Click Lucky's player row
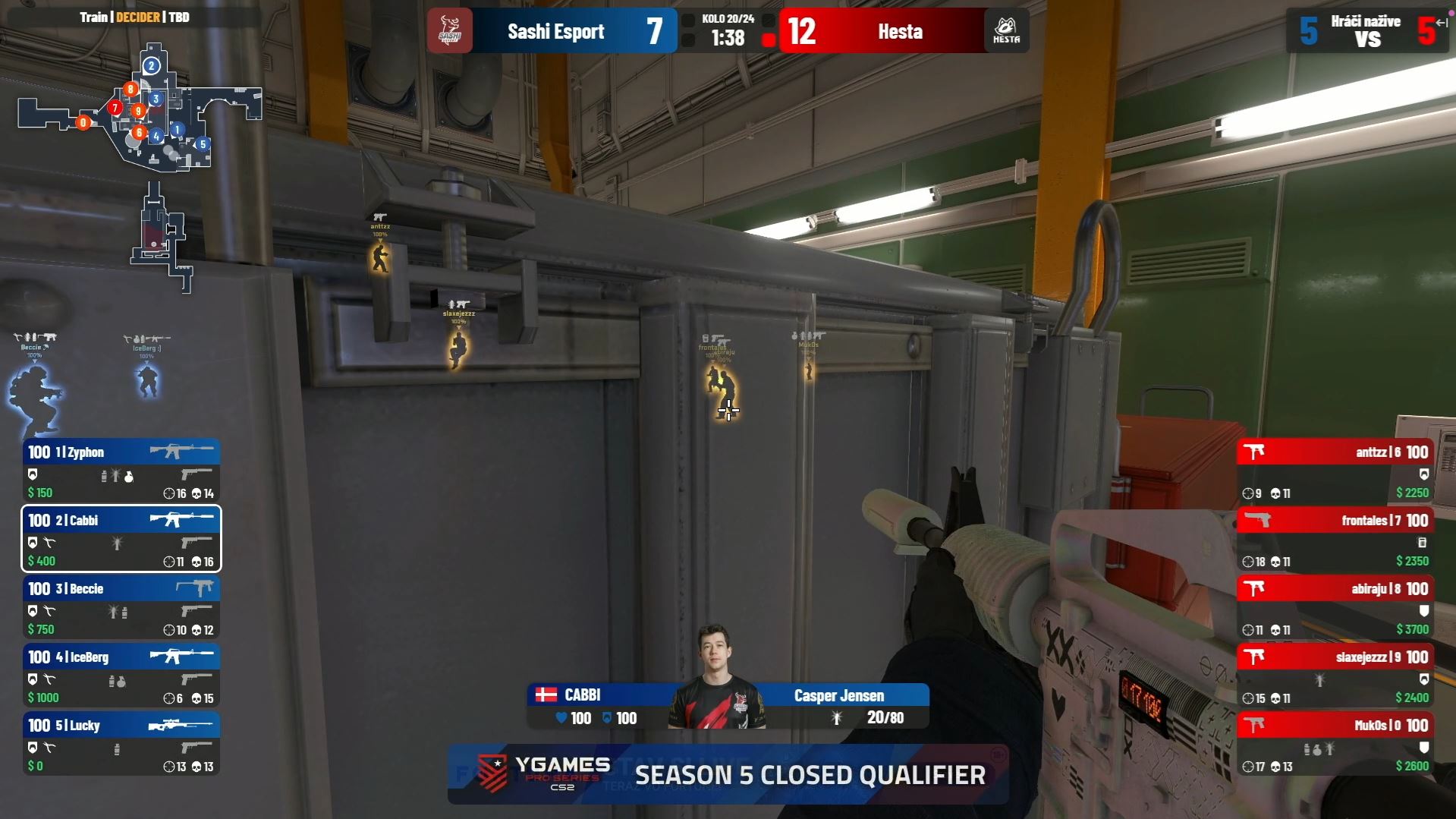The height and width of the screenshot is (819, 1456). tap(121, 744)
